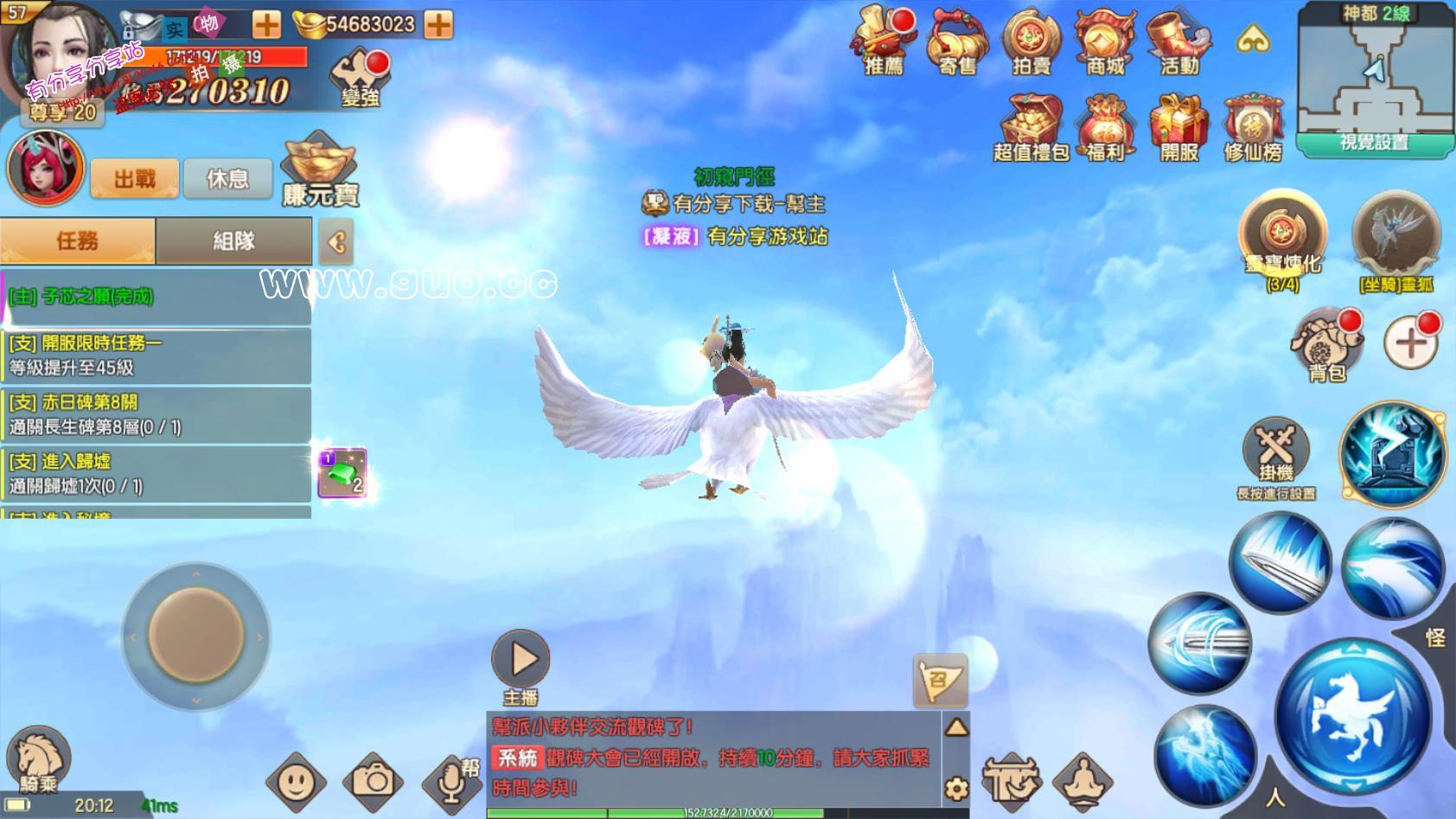Tap the 出戰 pet deploy button
The width and height of the screenshot is (1456, 819).
click(x=135, y=178)
